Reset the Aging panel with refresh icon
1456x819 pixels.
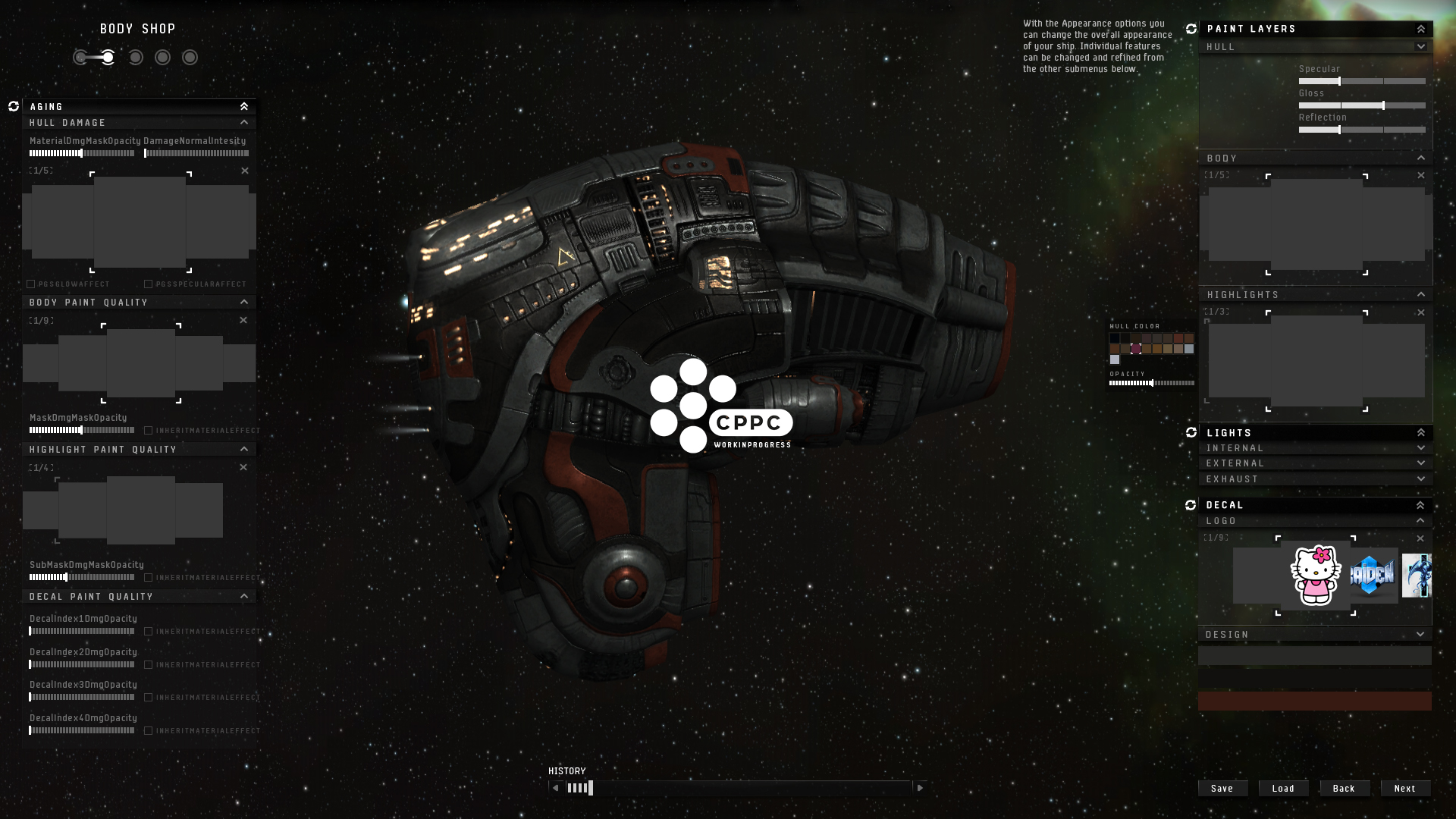click(x=14, y=106)
